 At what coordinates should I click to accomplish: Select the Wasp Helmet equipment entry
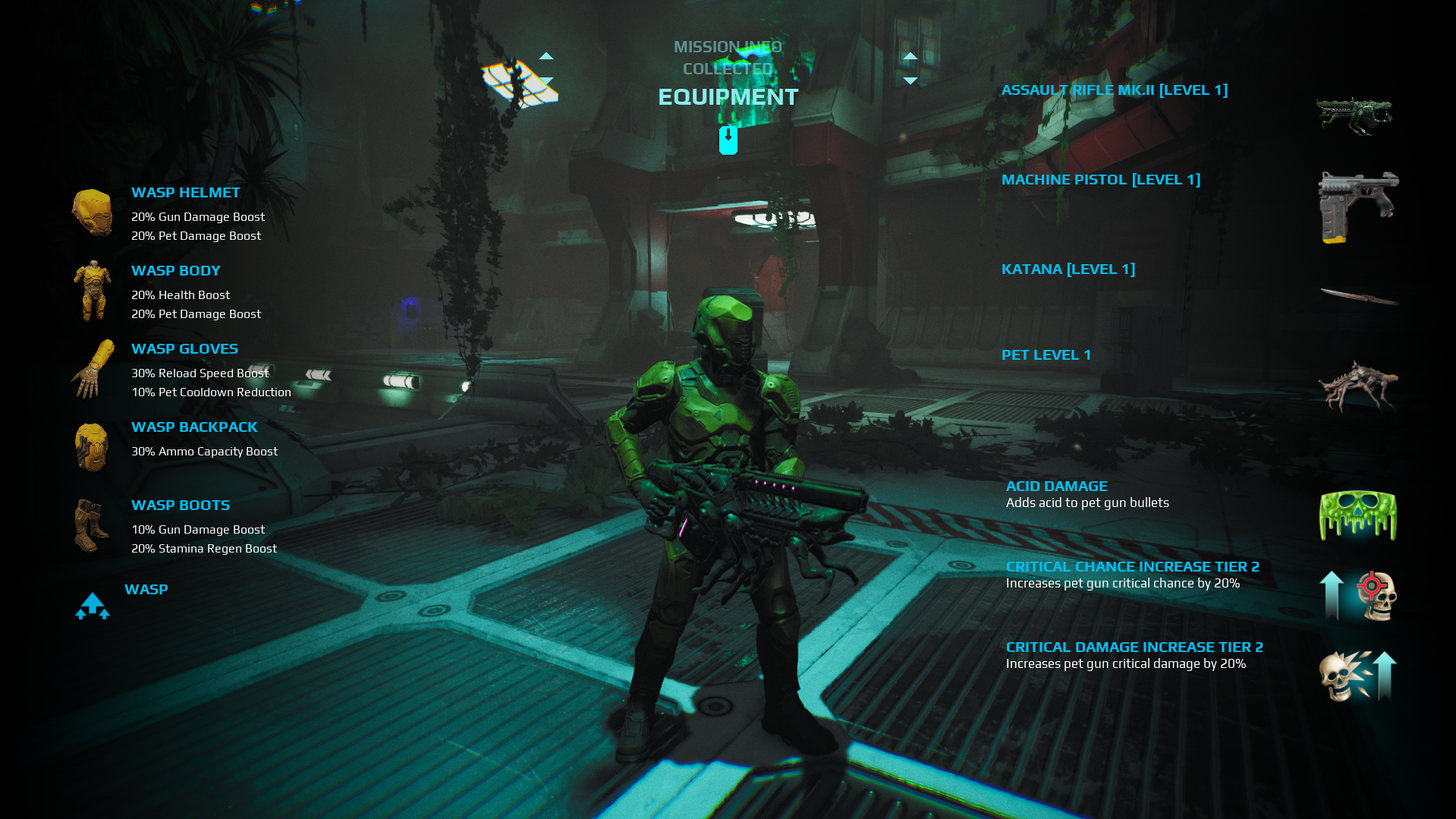pos(185,193)
